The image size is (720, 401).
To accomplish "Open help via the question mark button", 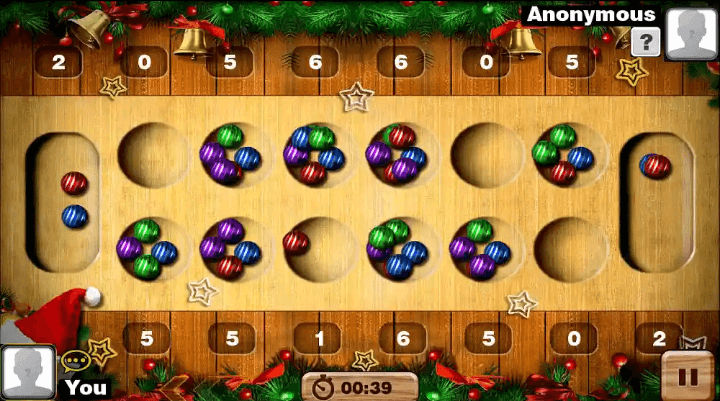I will [647, 42].
